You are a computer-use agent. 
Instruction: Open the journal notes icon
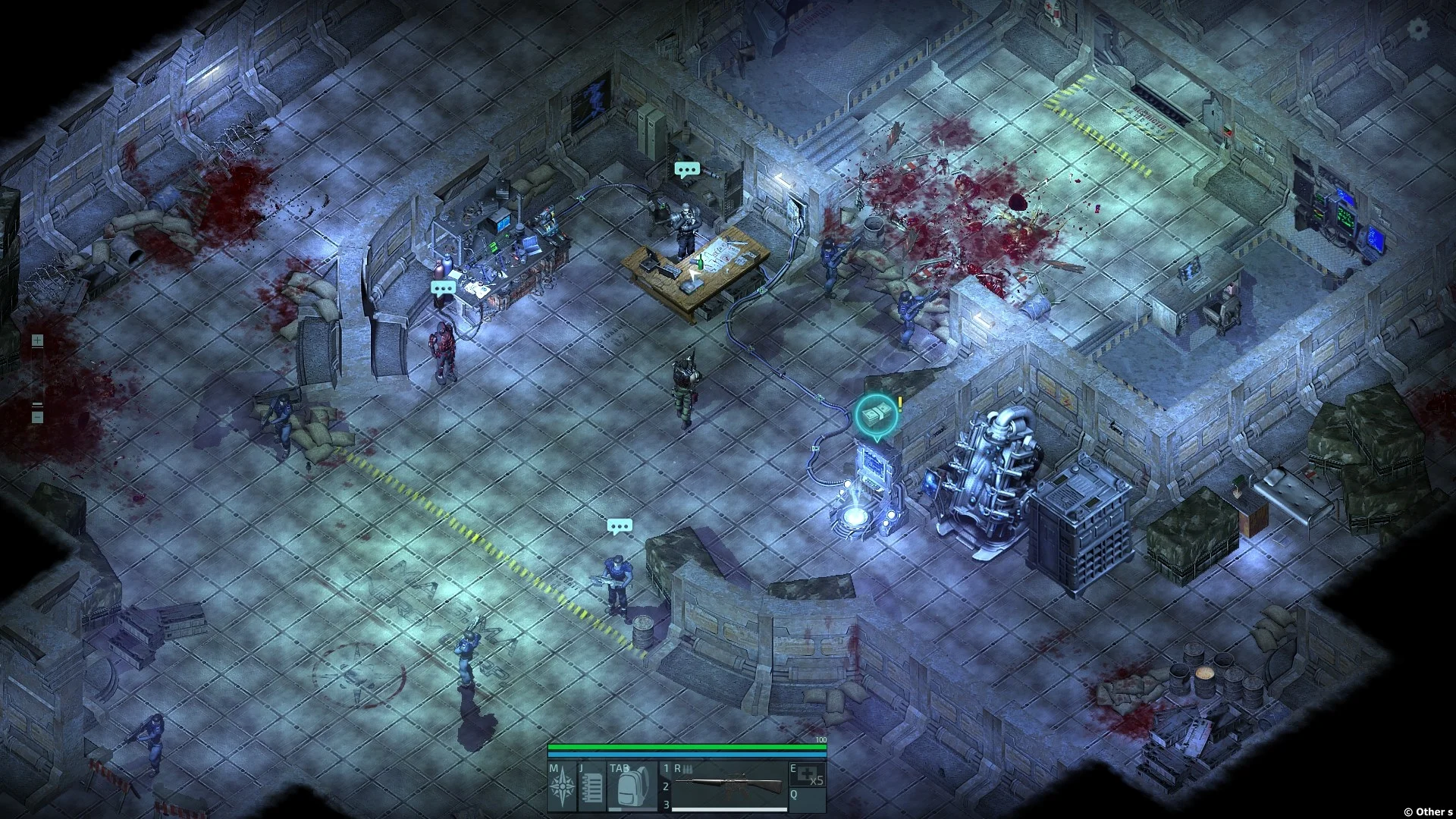click(592, 786)
